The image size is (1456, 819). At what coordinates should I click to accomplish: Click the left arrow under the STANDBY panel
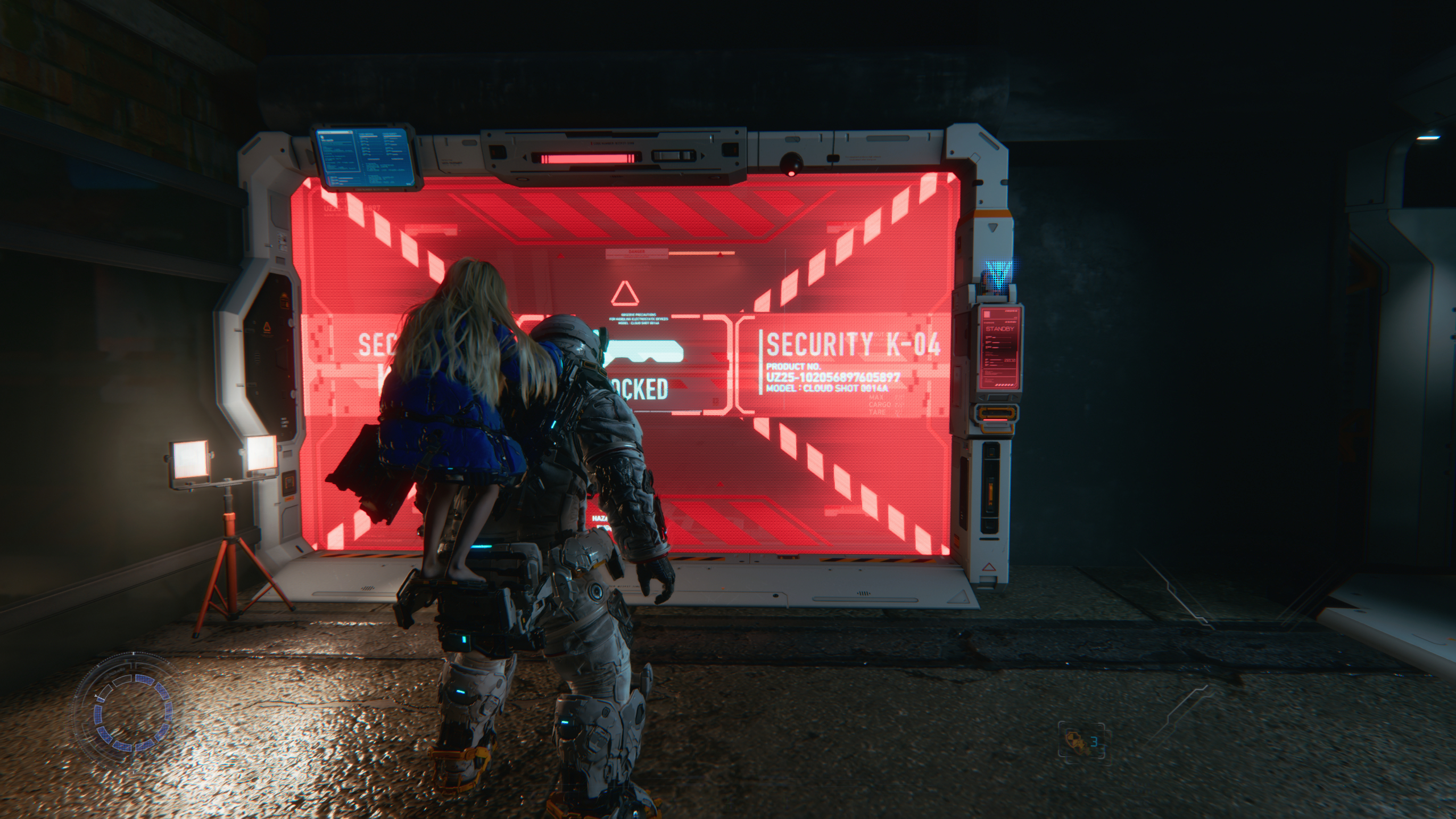(x=981, y=398)
